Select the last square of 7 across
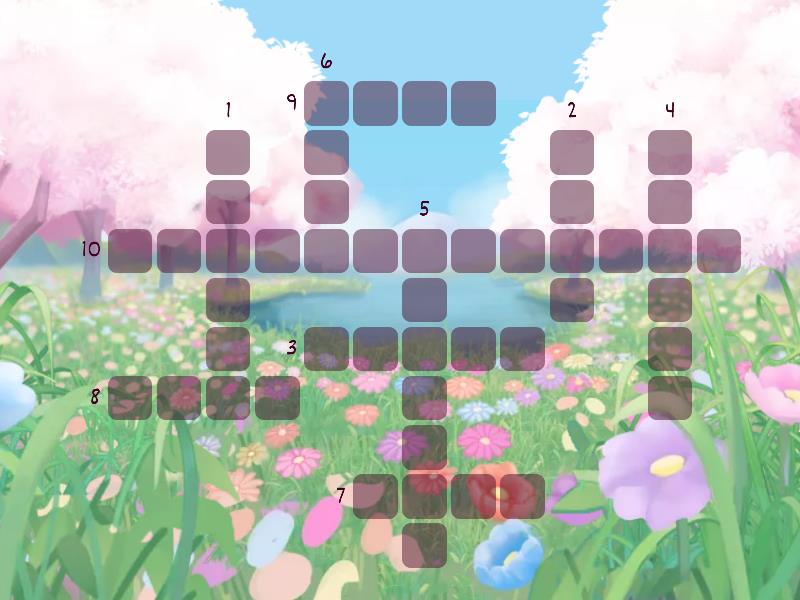Viewport: 800px width, 600px height. 523,495
